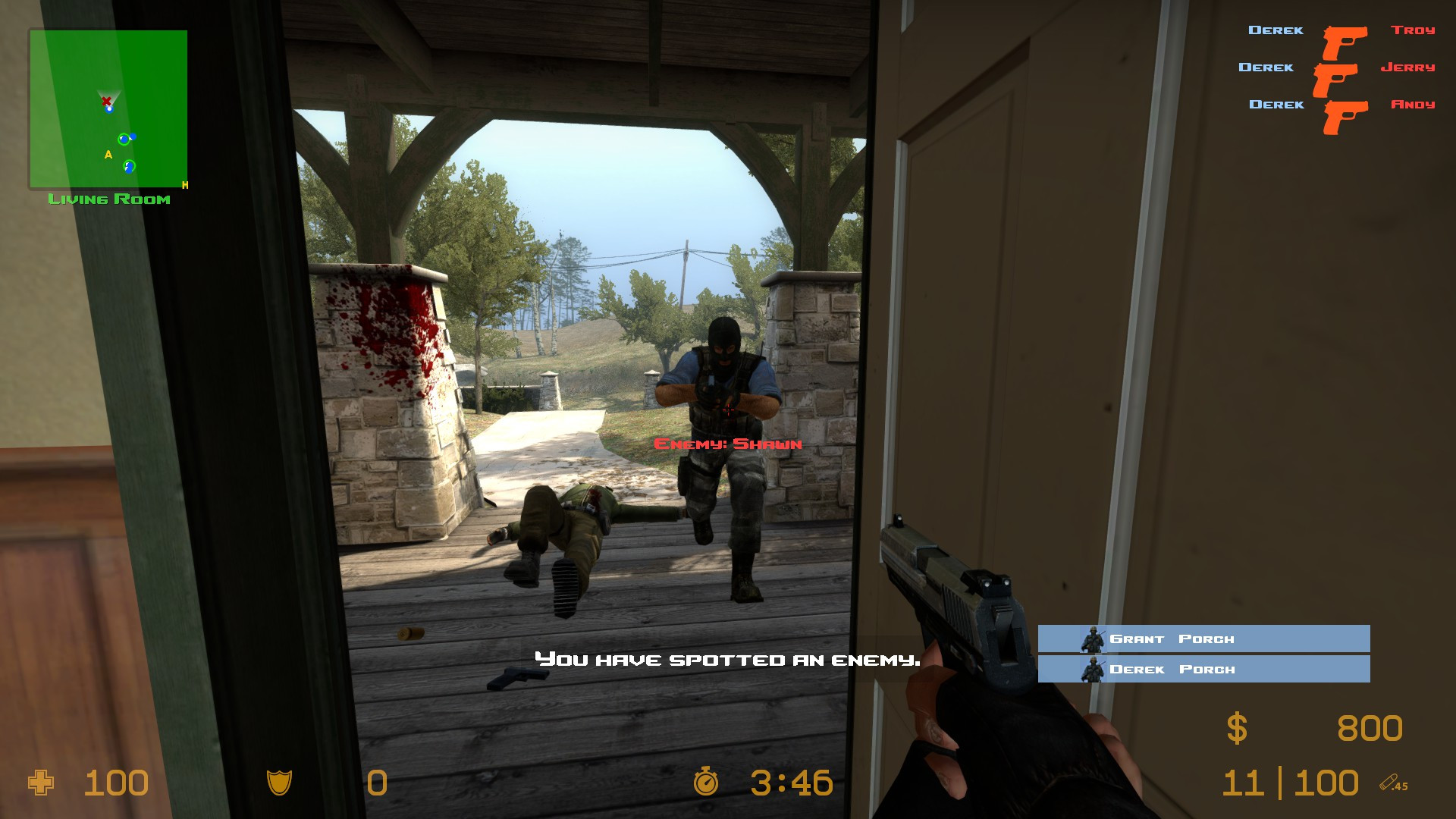Click the Living Room location label
1456x819 pixels.
[x=109, y=199]
